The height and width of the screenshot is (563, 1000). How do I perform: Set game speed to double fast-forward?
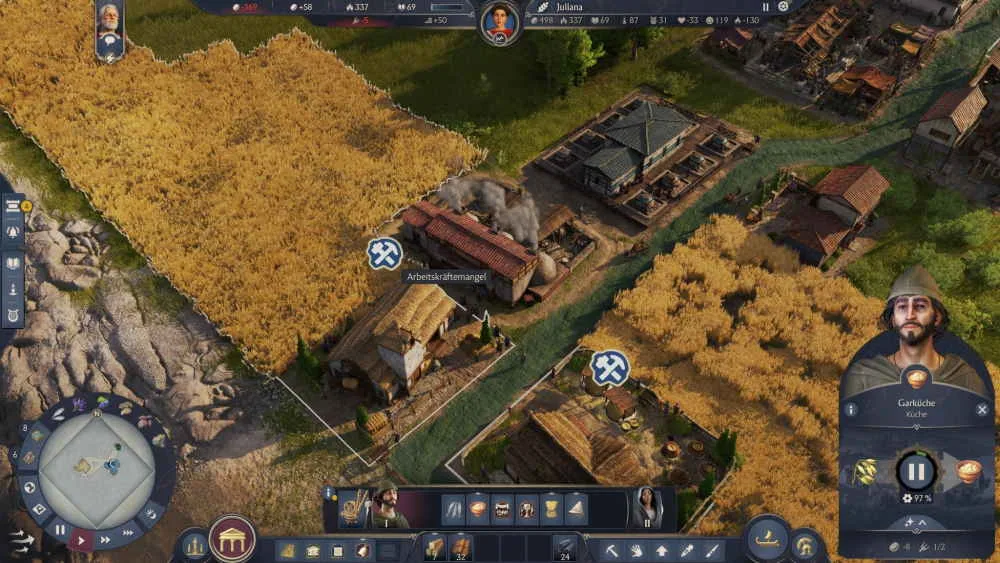coord(106,540)
